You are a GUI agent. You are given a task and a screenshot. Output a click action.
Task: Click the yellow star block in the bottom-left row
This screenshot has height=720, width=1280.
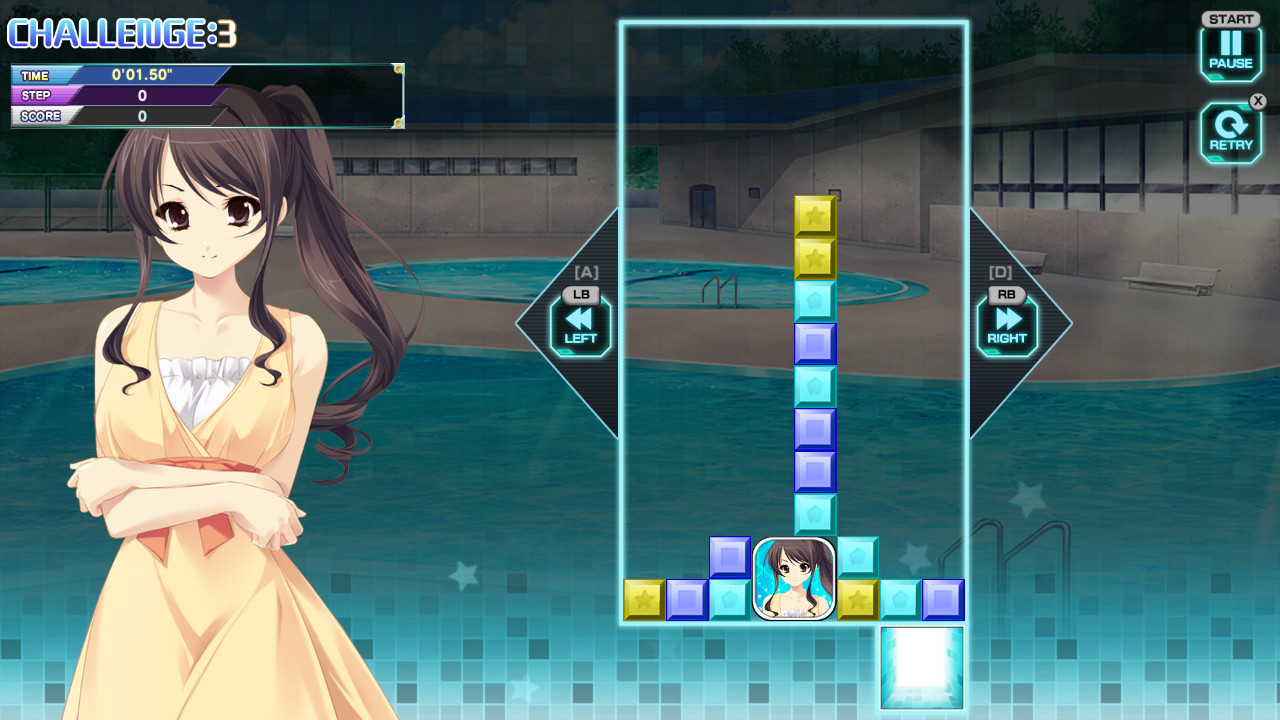tap(644, 600)
